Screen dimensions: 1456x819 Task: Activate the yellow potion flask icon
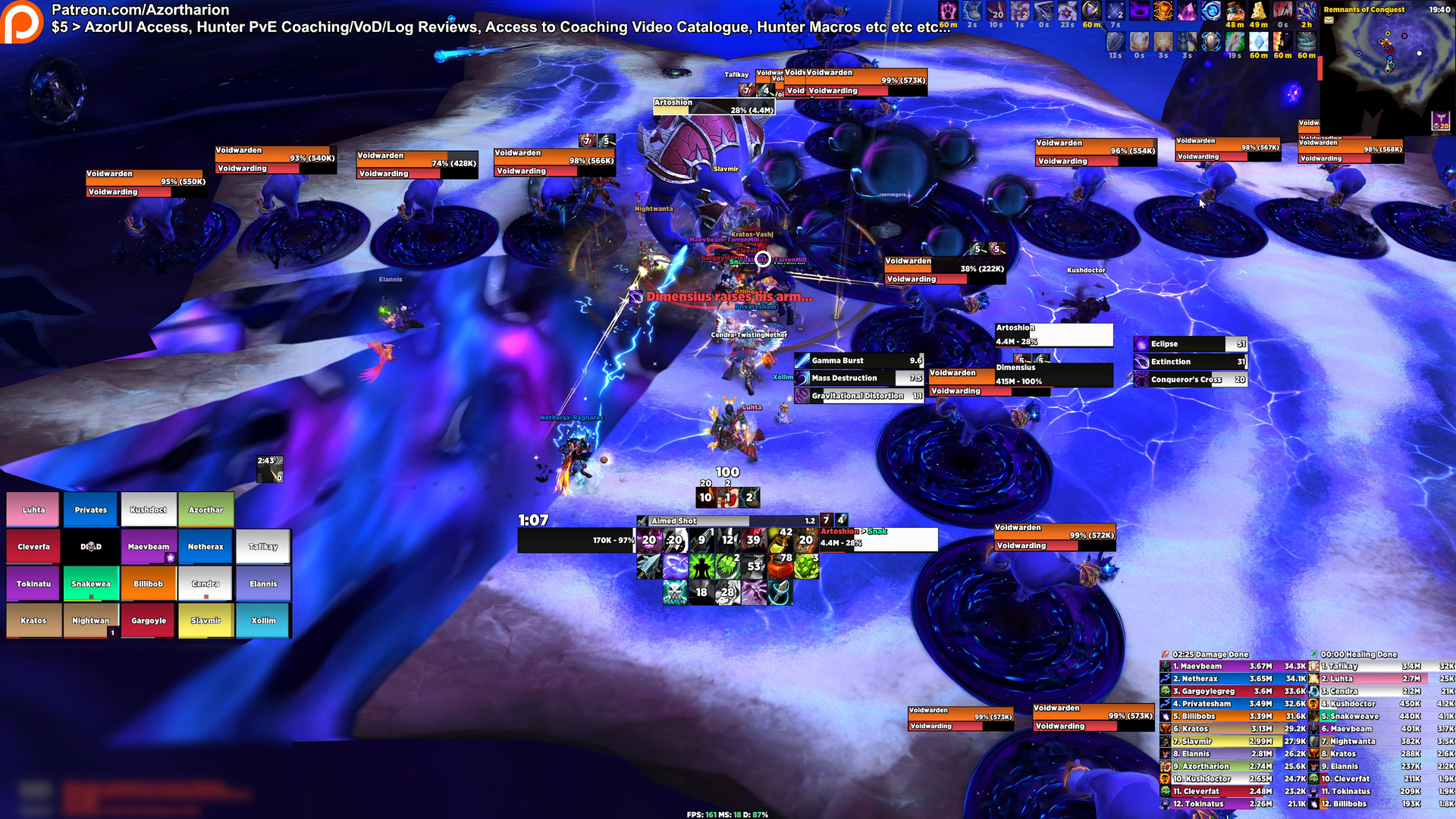click(x=779, y=540)
